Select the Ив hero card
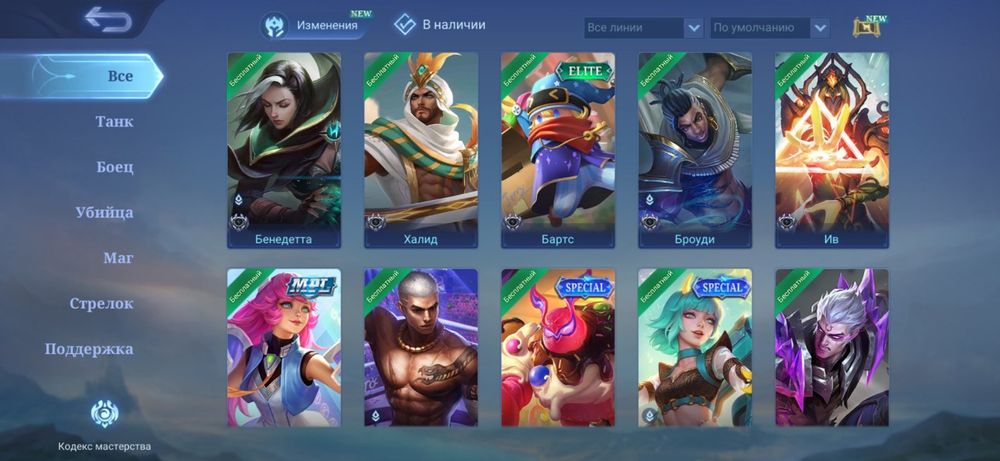This screenshot has width=1000, height=461. (x=832, y=150)
